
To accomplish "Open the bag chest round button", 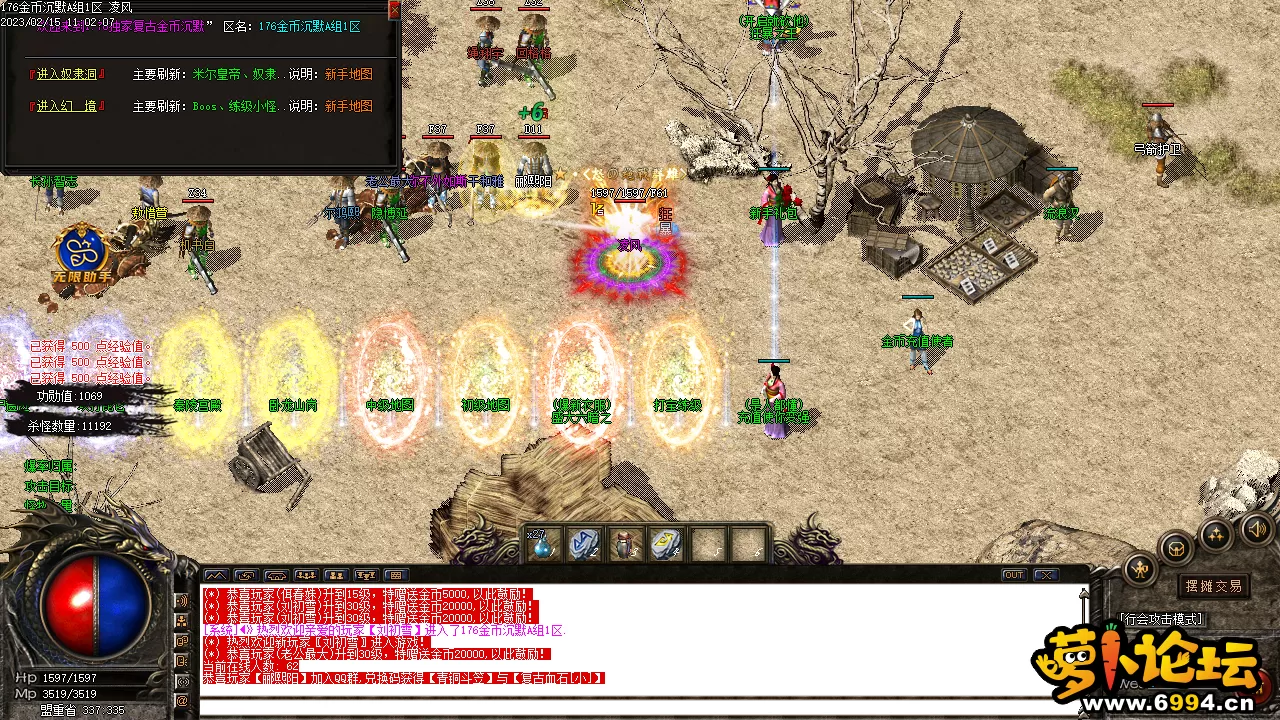I will coord(1177,548).
